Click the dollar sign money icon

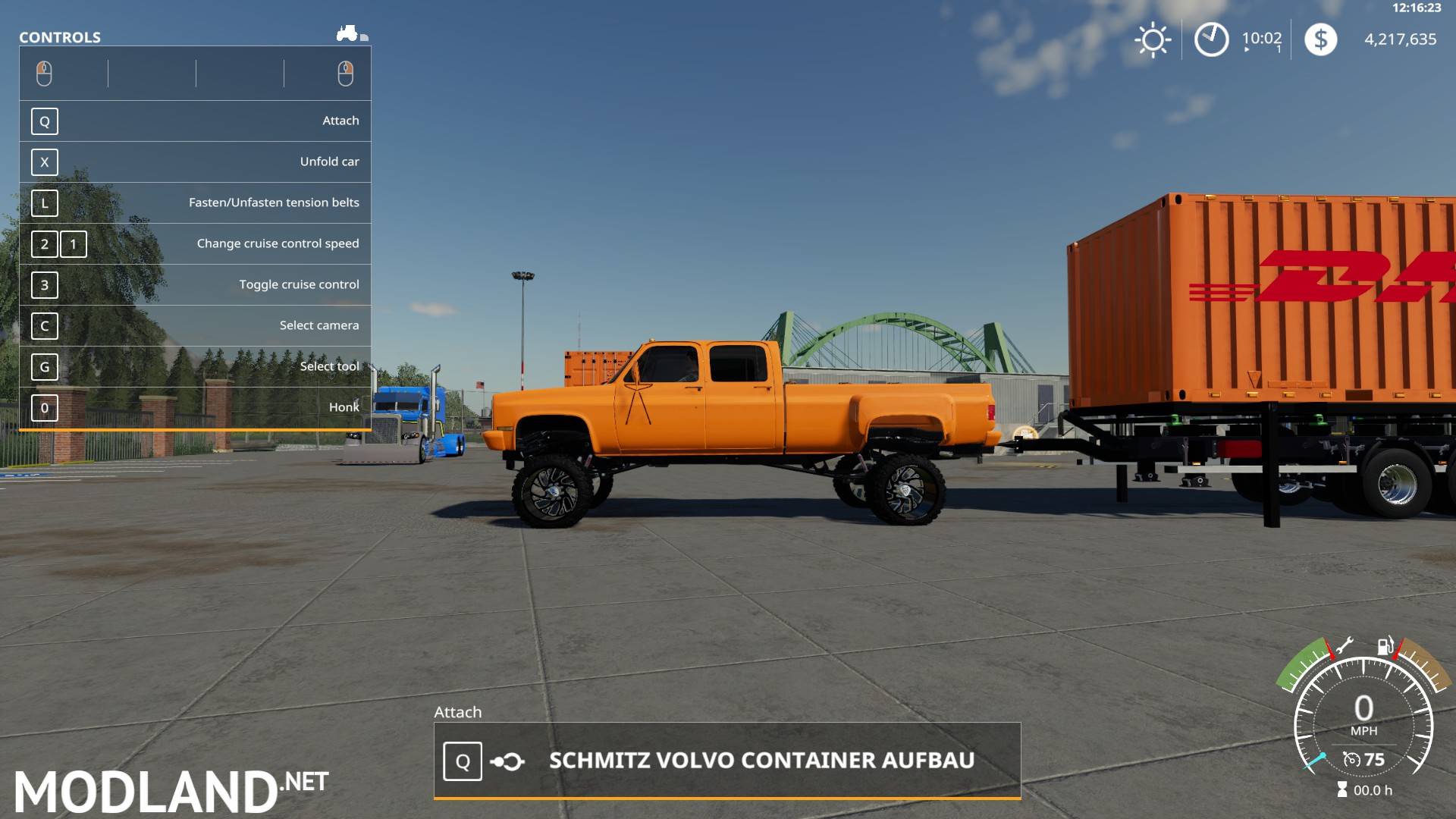click(x=1321, y=39)
